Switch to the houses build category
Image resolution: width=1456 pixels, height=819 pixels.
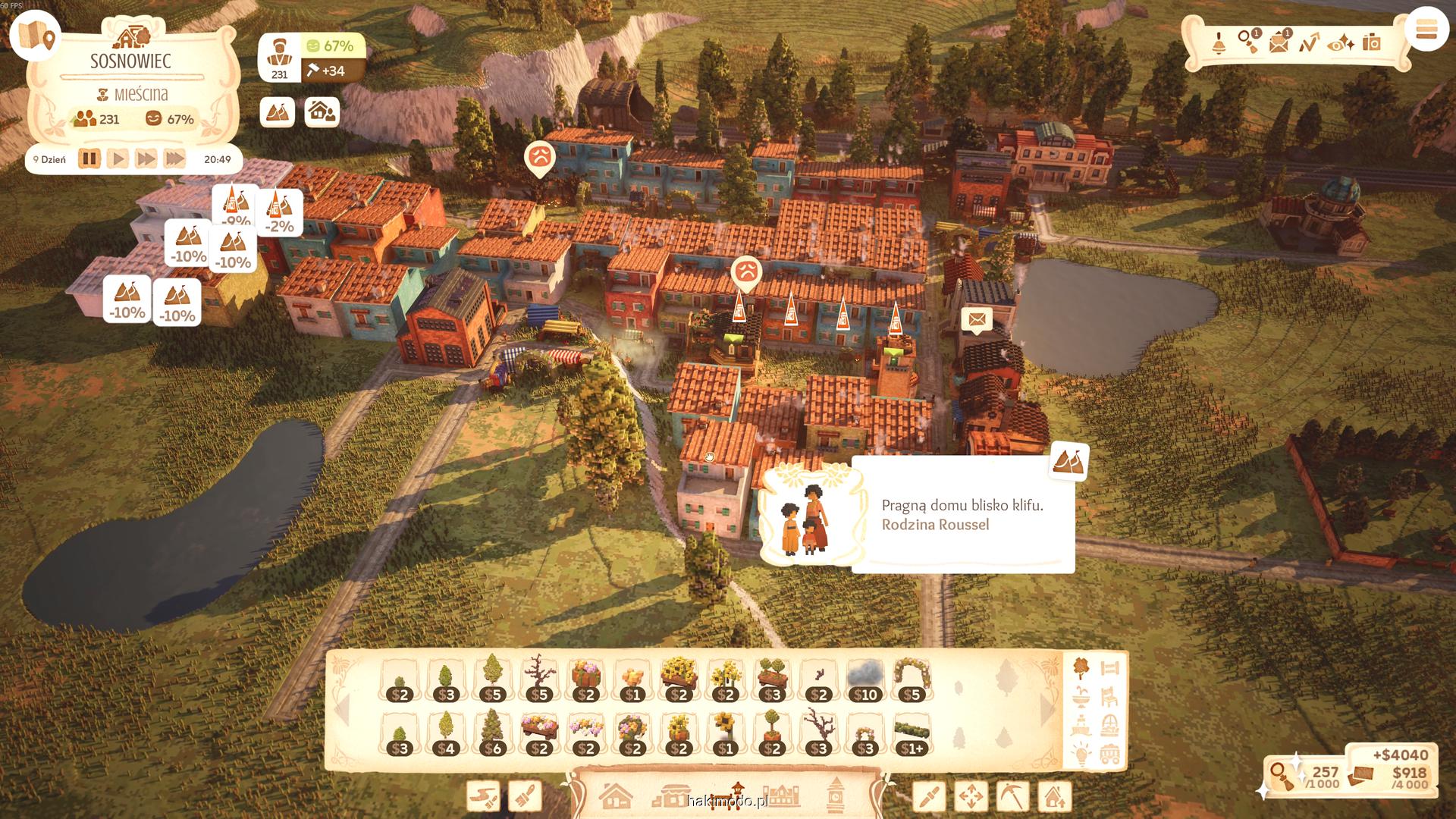coord(615,796)
